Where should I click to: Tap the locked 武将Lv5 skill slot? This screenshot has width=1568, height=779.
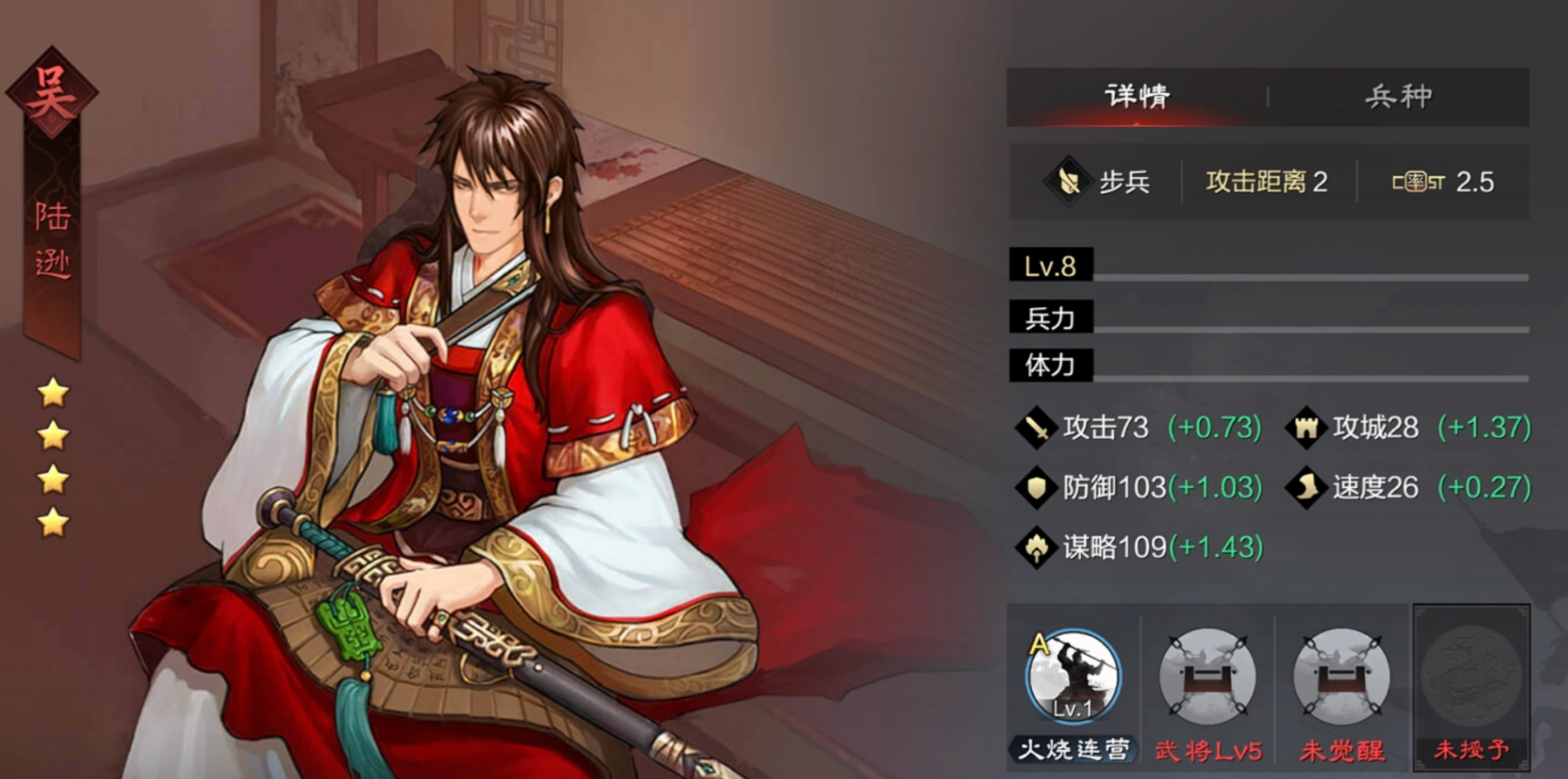1207,678
